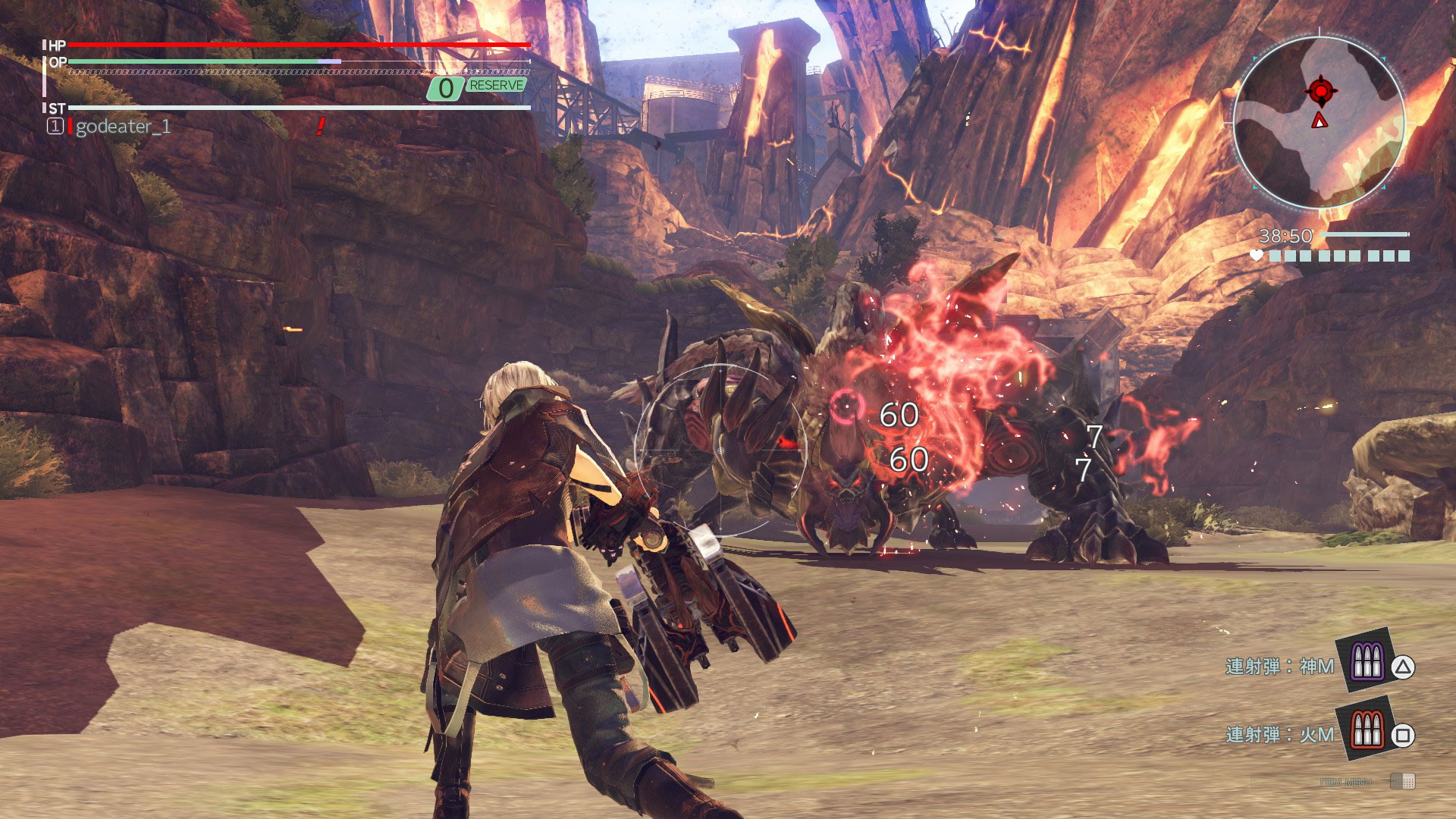Click the green RESERVE bullet indicator

(496, 86)
